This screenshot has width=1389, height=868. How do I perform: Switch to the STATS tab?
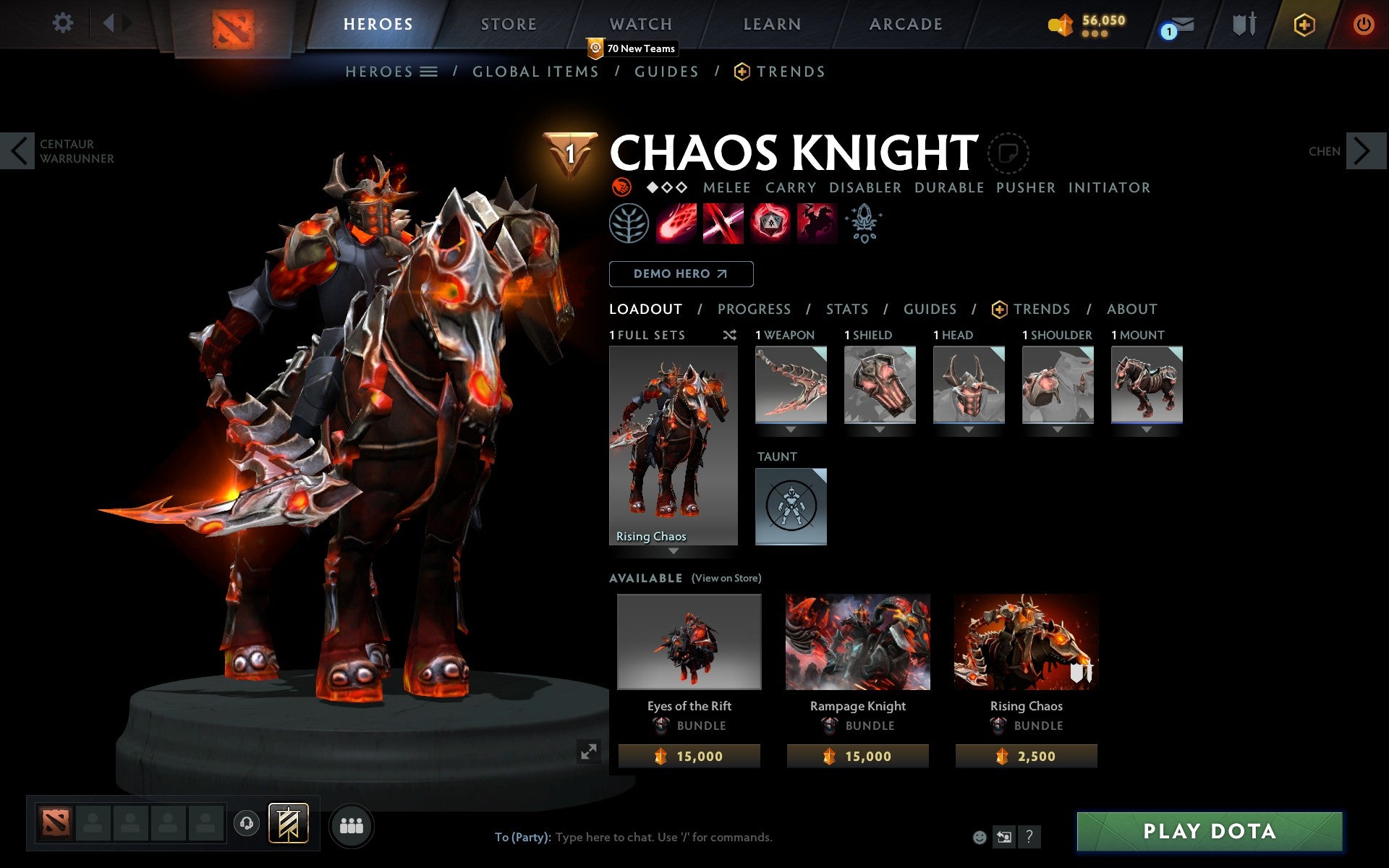point(846,309)
